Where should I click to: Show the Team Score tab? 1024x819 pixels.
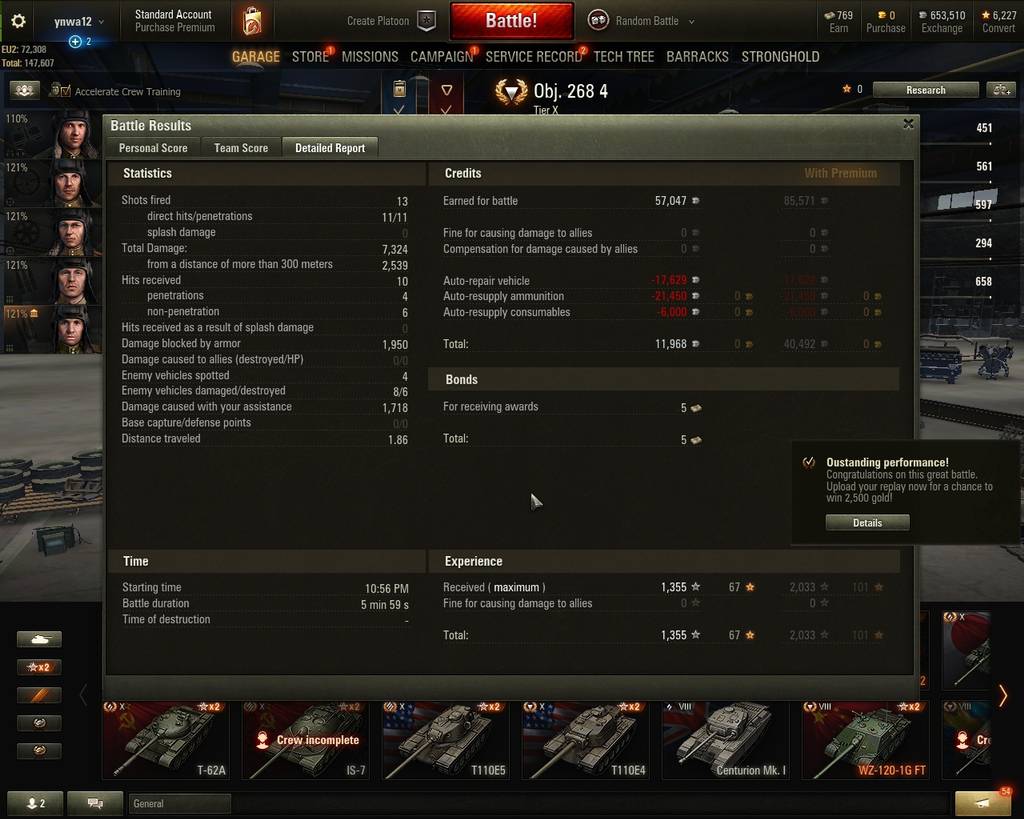(x=241, y=148)
